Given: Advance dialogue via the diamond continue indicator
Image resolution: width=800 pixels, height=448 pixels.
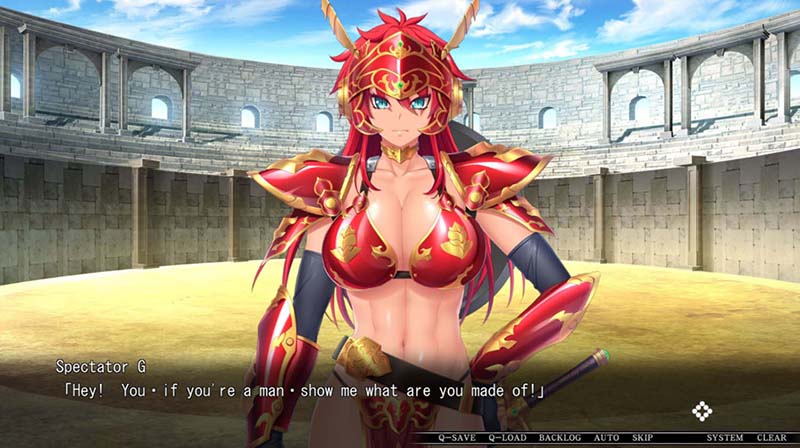Looking at the screenshot, I should point(703,410).
